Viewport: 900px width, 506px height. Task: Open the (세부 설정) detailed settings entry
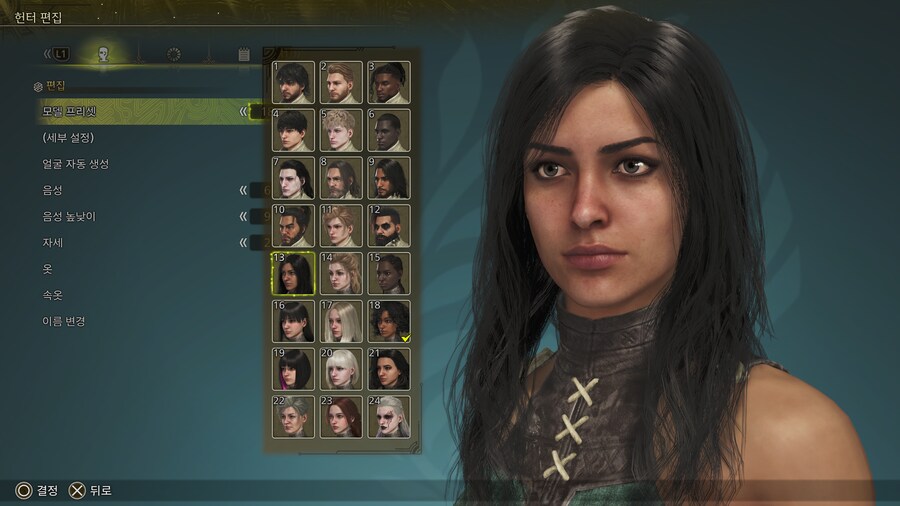tap(68, 137)
